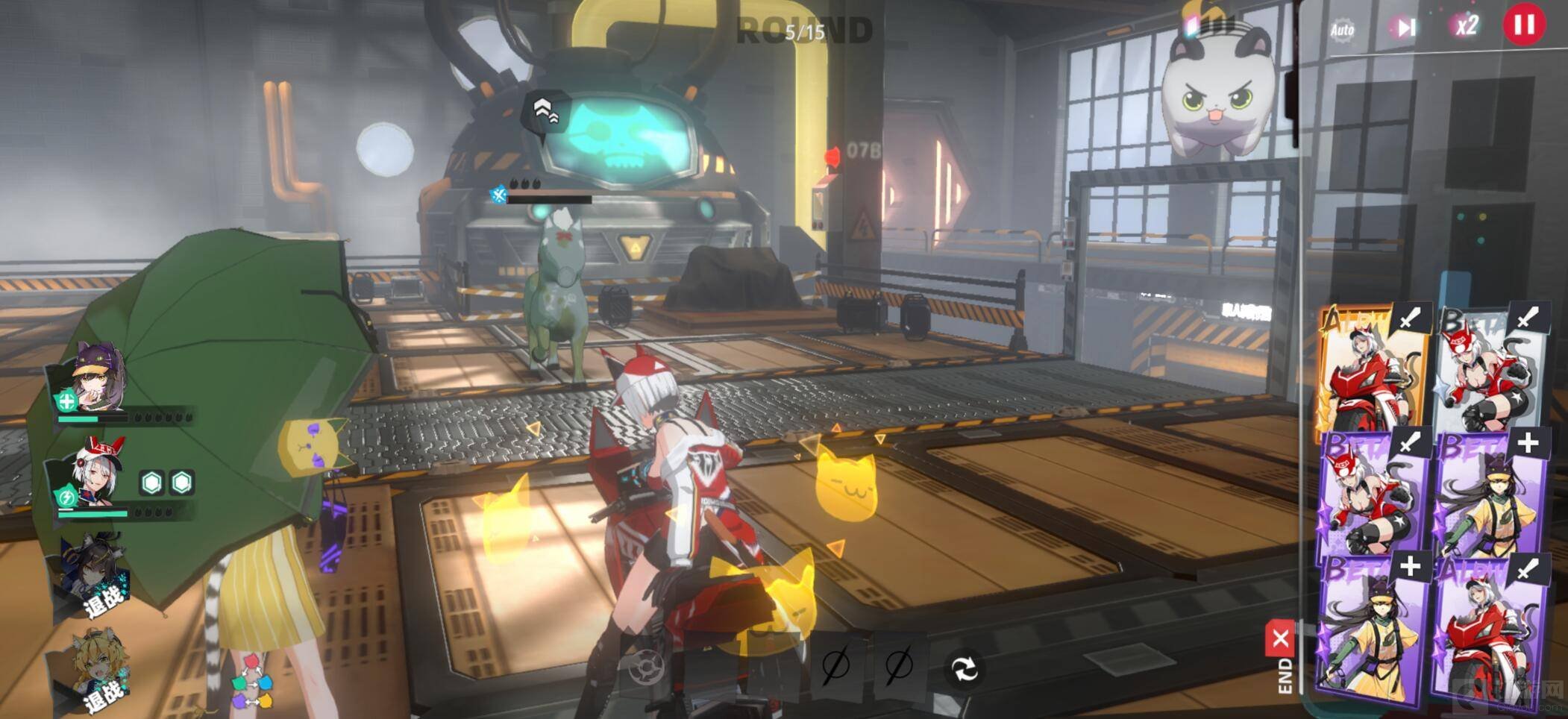The width and height of the screenshot is (1568, 719).
Task: End the turn with the END button
Action: [x=1282, y=658]
